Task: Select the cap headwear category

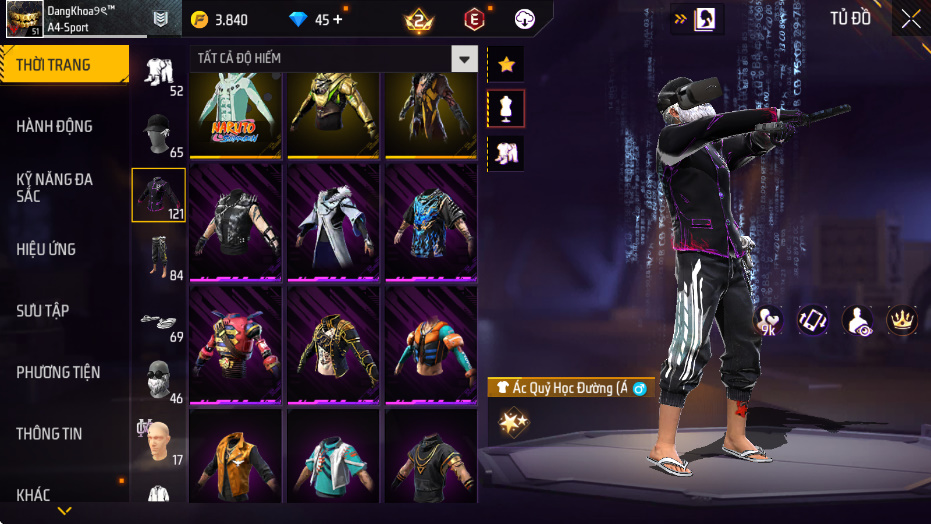Action: (159, 133)
